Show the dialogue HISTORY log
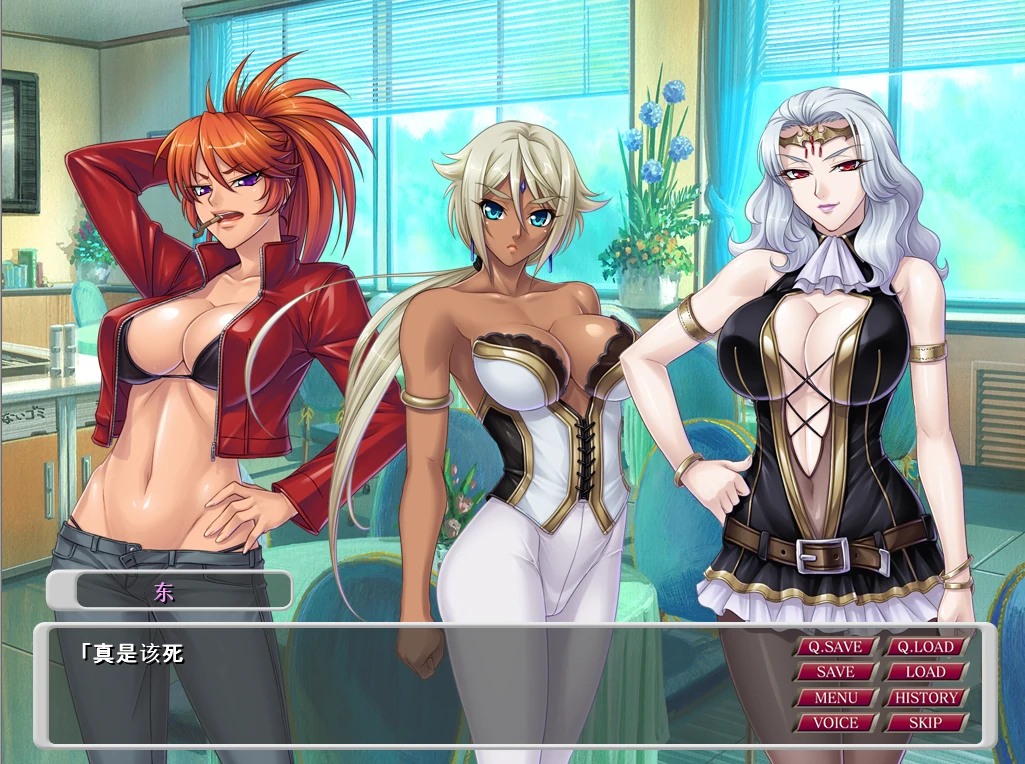The height and width of the screenshot is (764, 1025). click(x=925, y=697)
